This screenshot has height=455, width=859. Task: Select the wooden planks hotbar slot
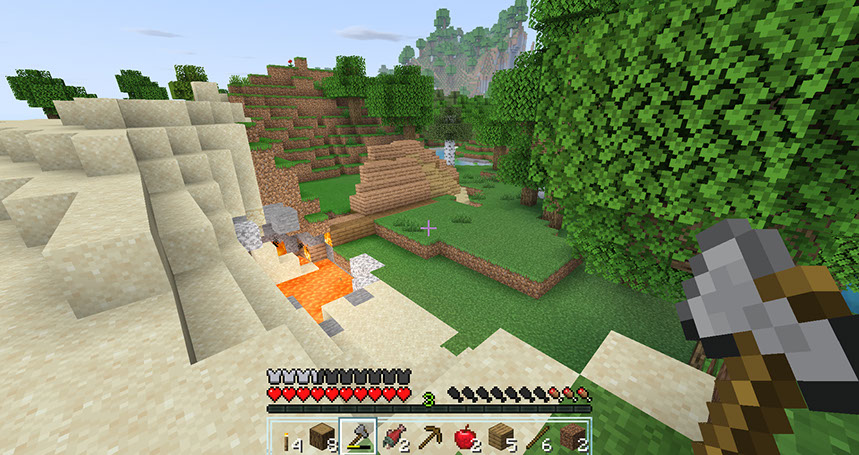[501, 437]
